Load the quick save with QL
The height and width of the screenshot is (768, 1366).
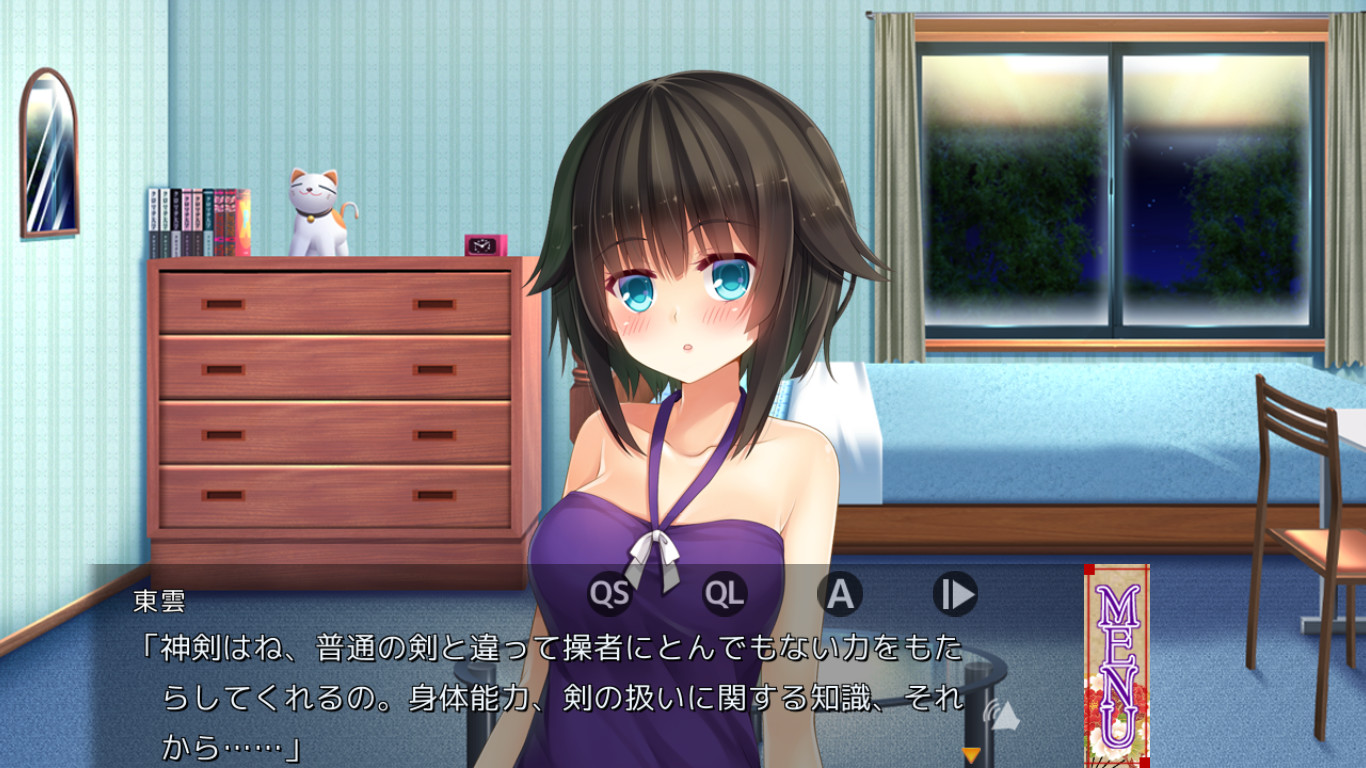(725, 594)
